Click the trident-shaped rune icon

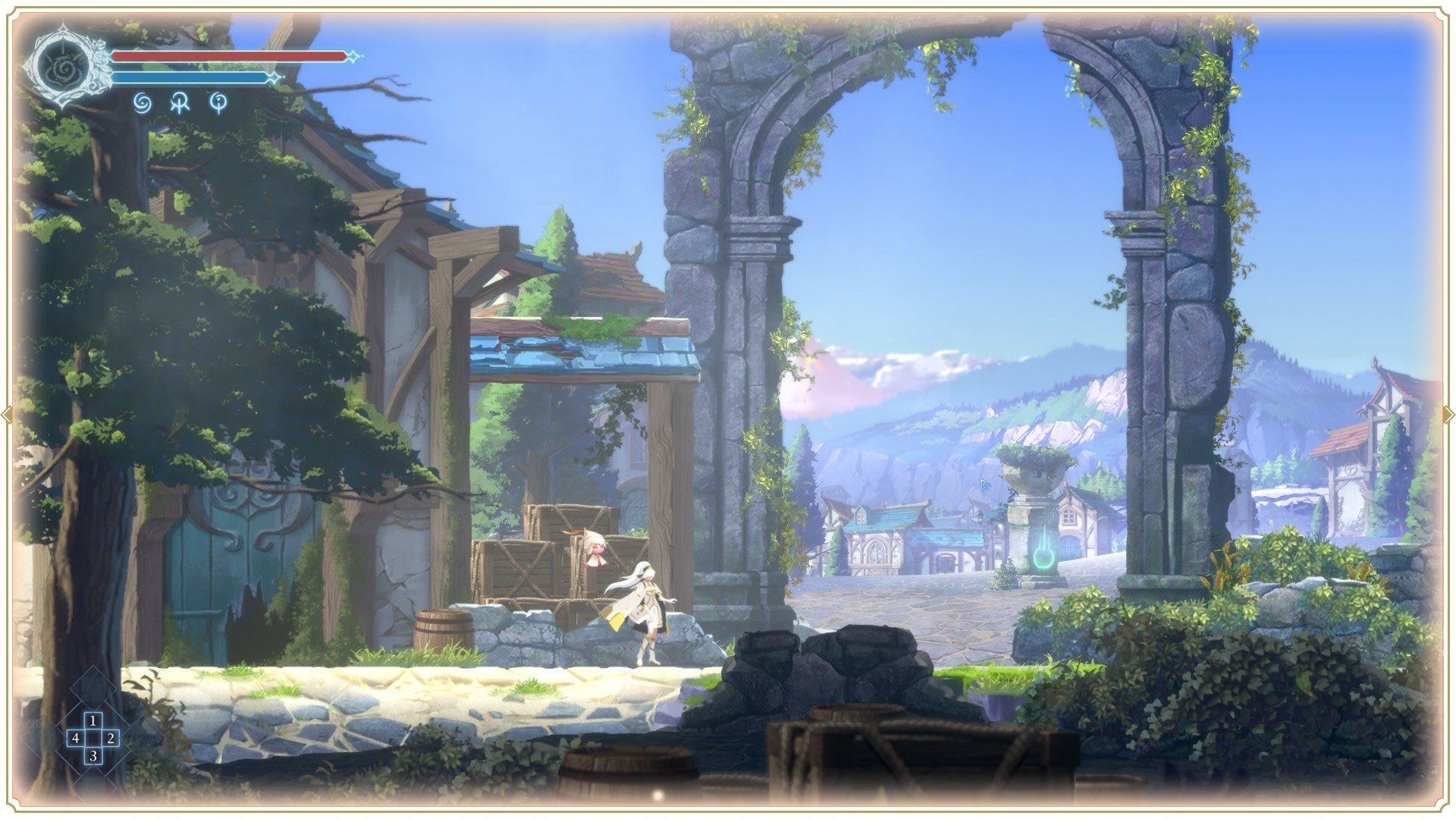(x=181, y=102)
